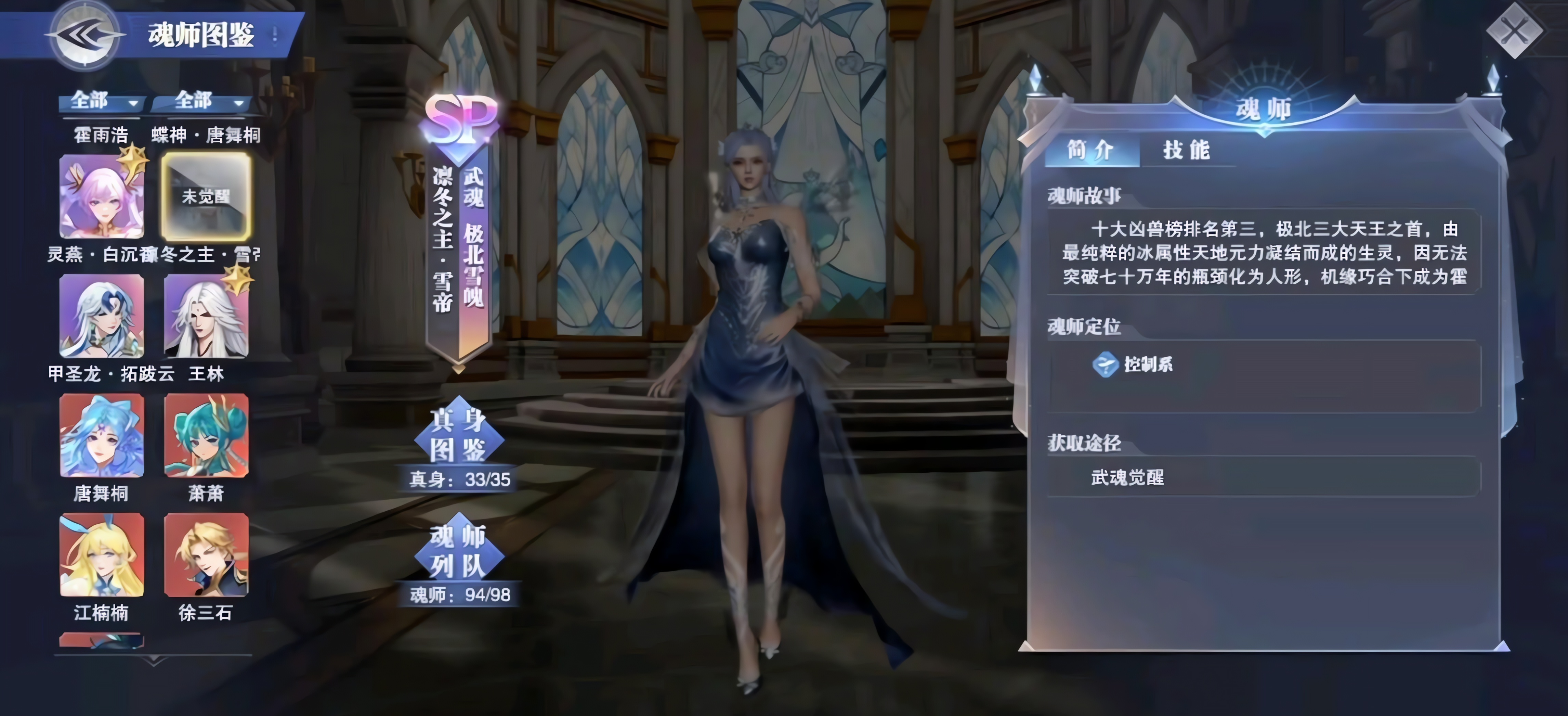Select the 唐舞桐 character thumbnail
Viewport: 1568px width, 716px height.
click(102, 436)
